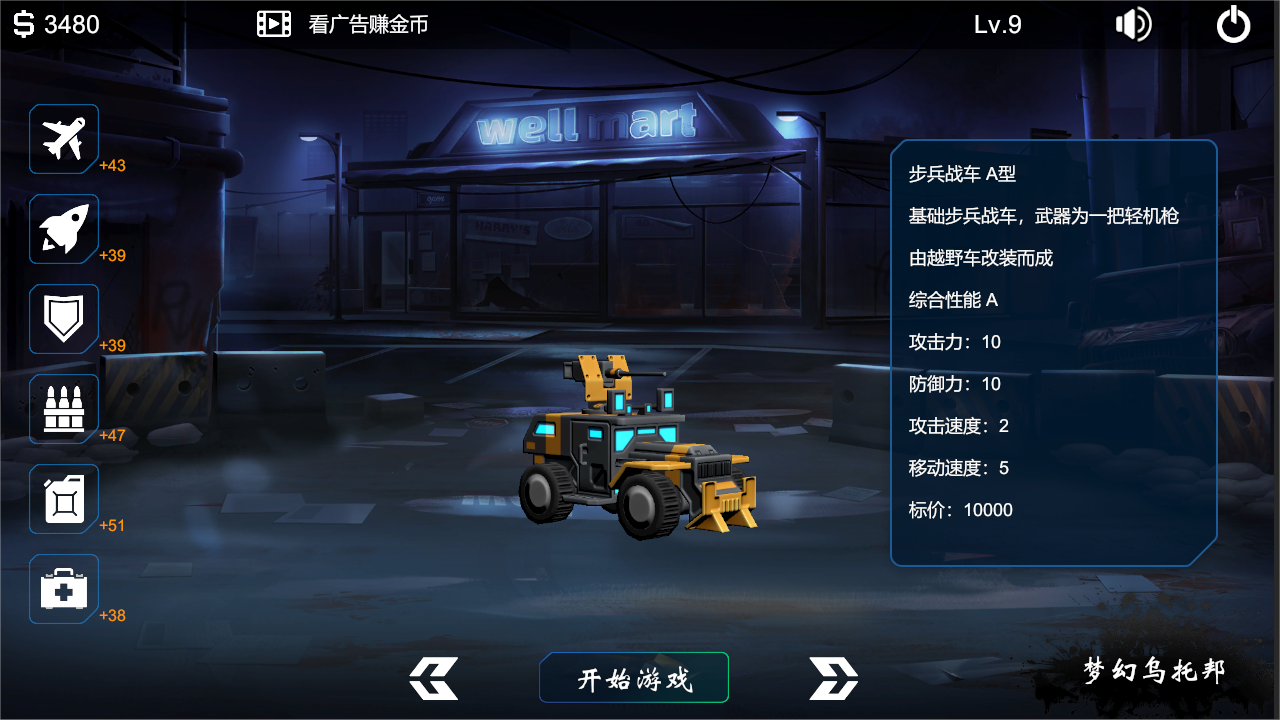Select the shield armor upgrade icon

(64, 318)
